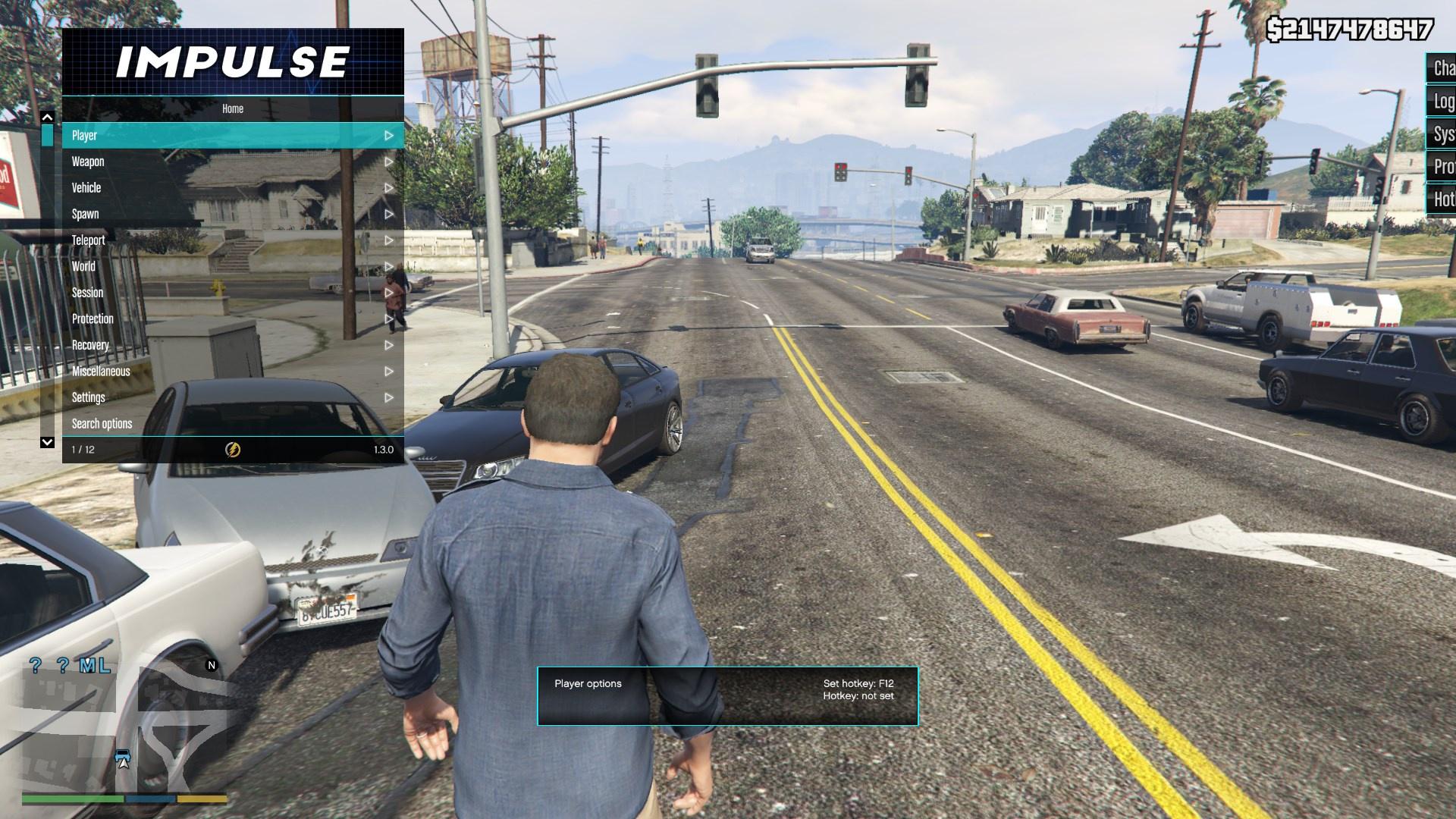This screenshot has height=819, width=1456.
Task: Open the Weapon submenu
Action: click(x=232, y=162)
